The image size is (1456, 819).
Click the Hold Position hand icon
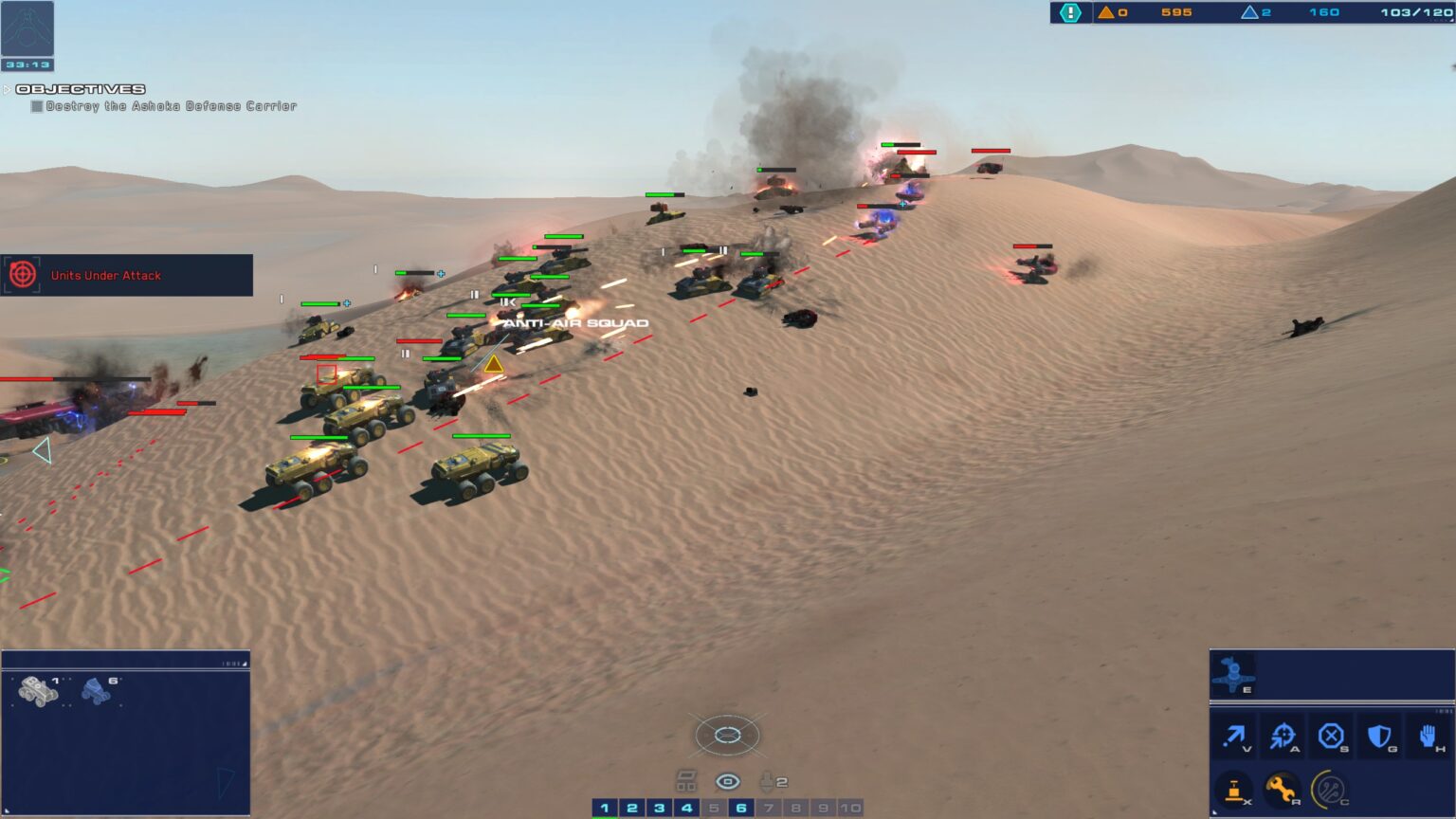[x=1428, y=735]
